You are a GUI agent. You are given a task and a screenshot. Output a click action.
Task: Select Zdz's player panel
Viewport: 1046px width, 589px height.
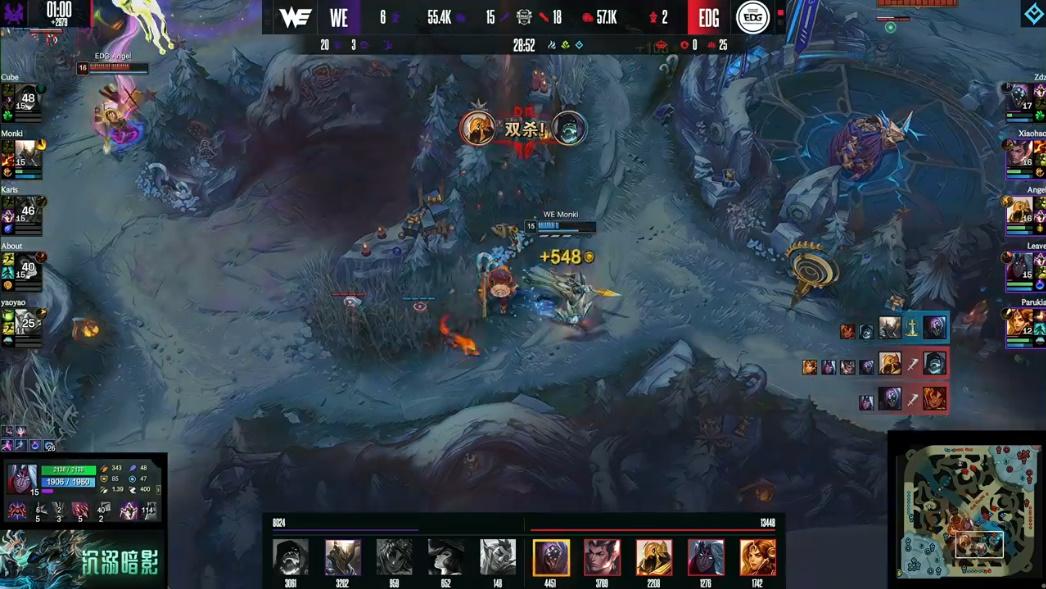(1025, 101)
